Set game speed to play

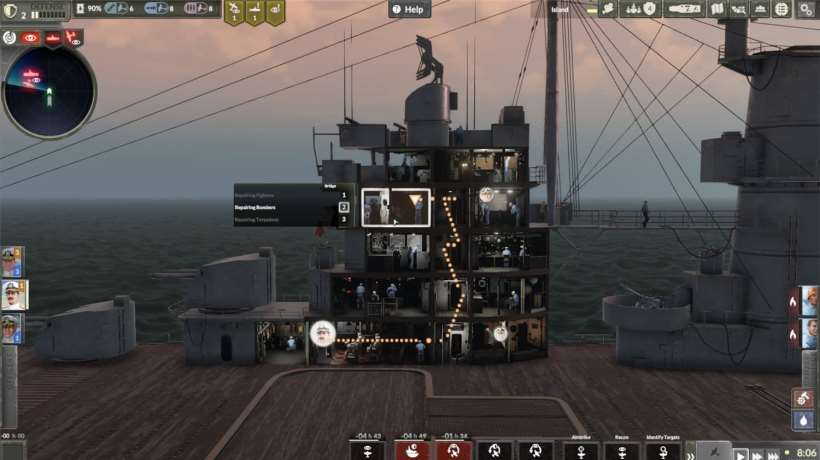click(740, 454)
